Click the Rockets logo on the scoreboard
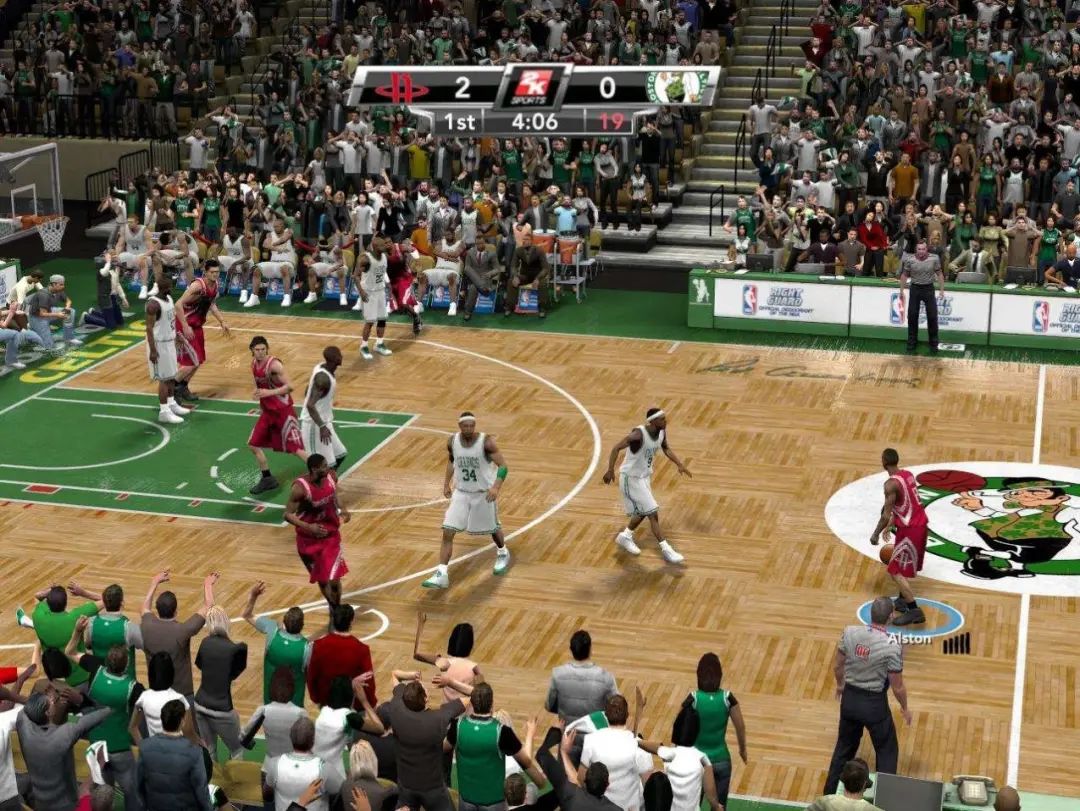Viewport: 1080px width, 811px height. [x=401, y=88]
